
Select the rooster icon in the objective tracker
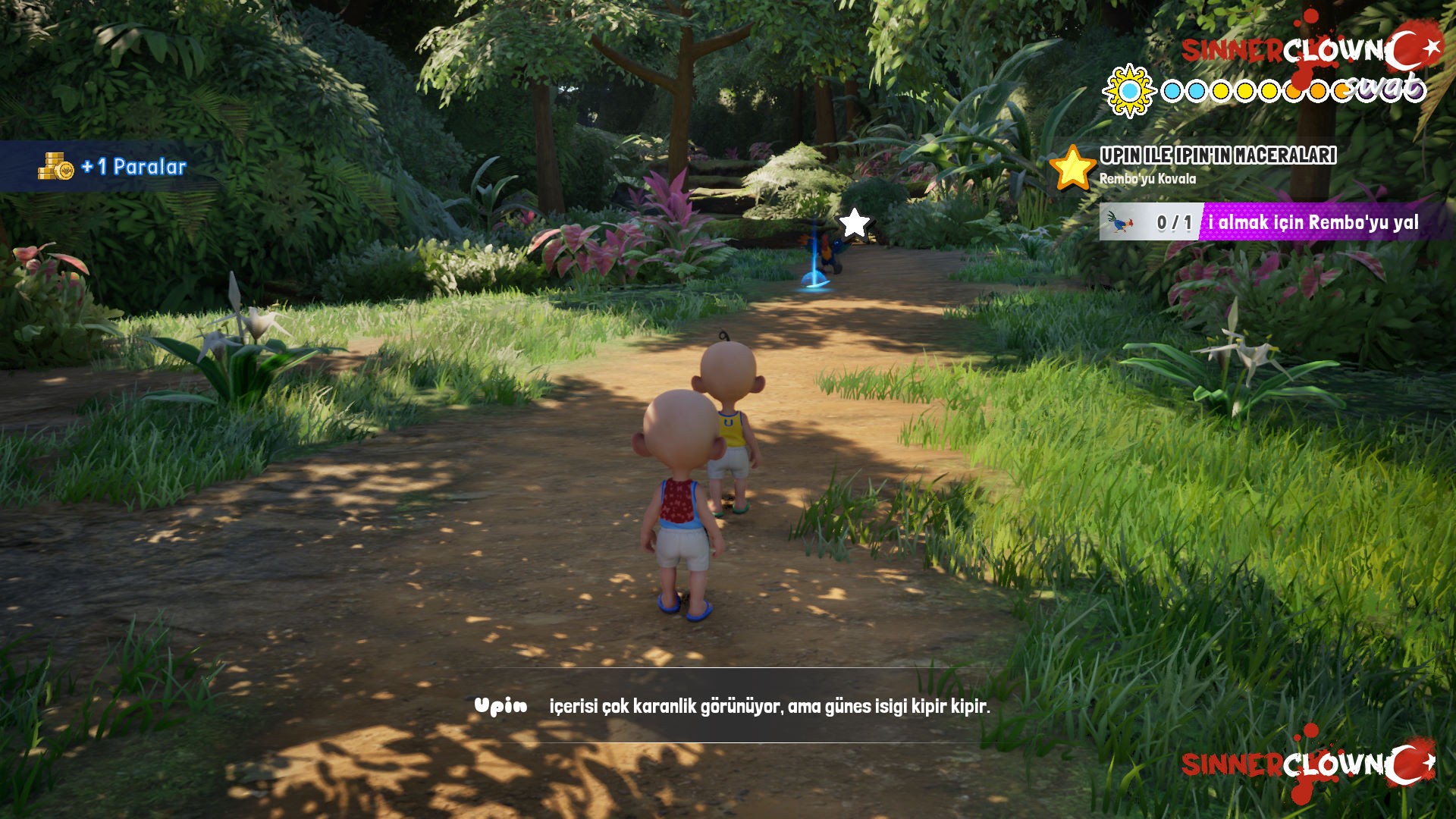1122,221
